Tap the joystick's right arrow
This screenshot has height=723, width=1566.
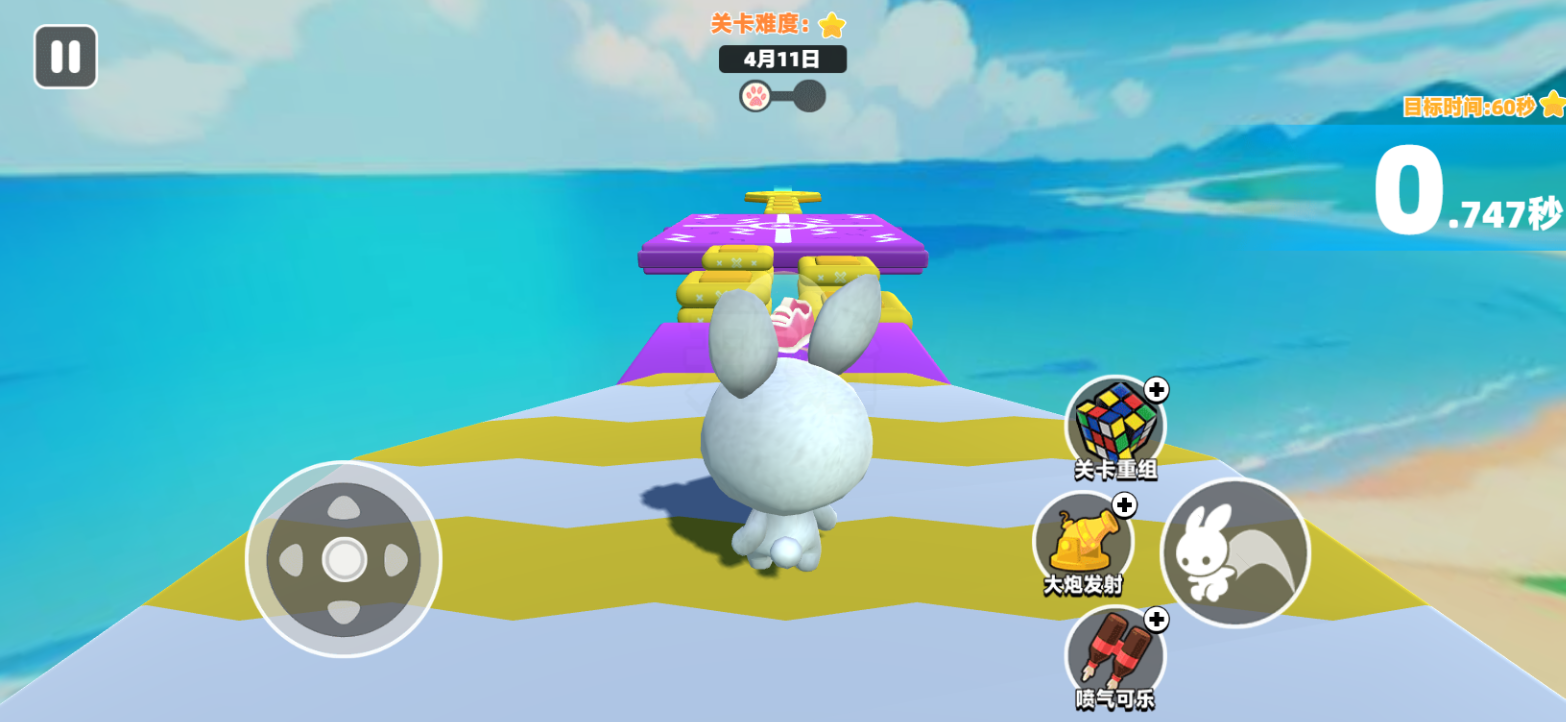396,560
